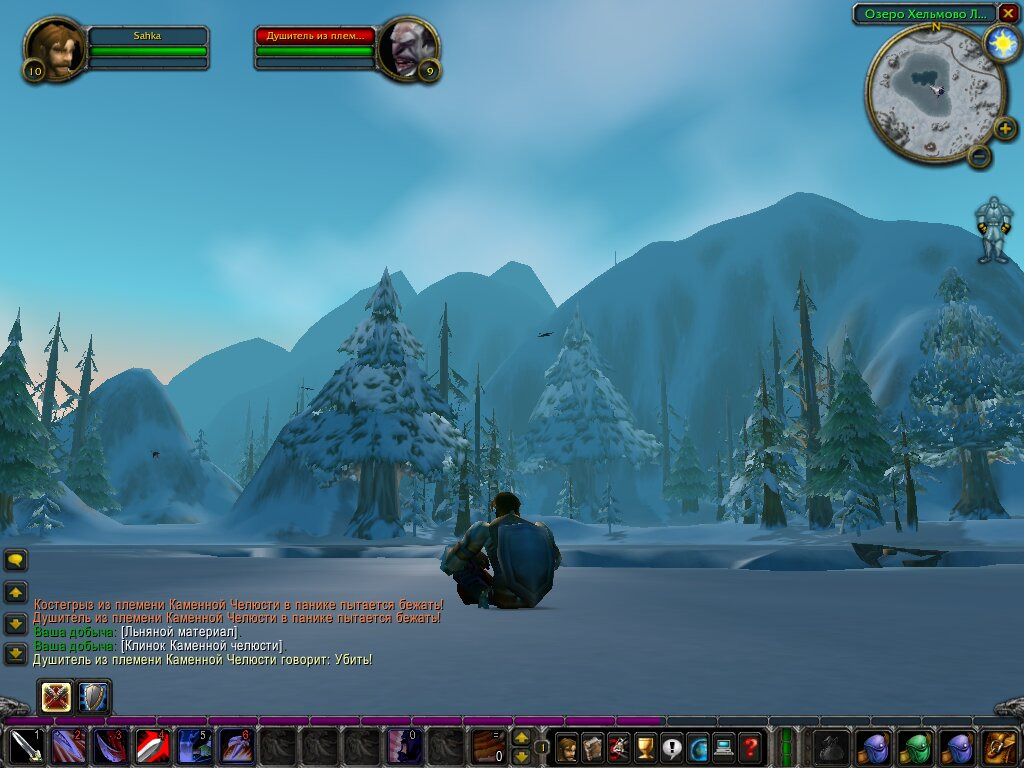Switch to Battle Stance crossed-swords icon
The image size is (1024, 768).
pyautogui.click(x=56, y=697)
